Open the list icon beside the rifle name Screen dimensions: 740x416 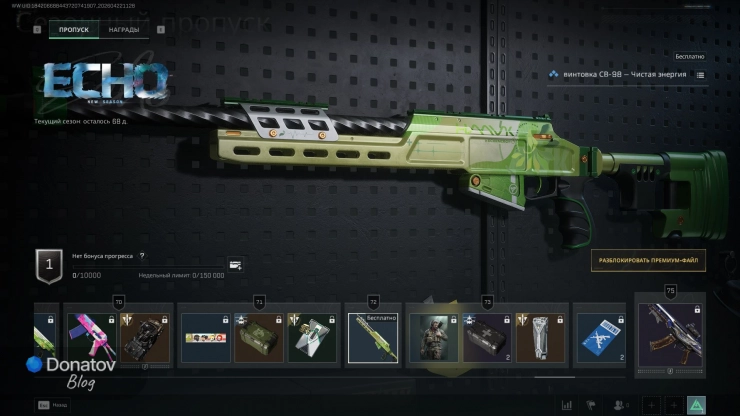pyautogui.click(x=700, y=75)
